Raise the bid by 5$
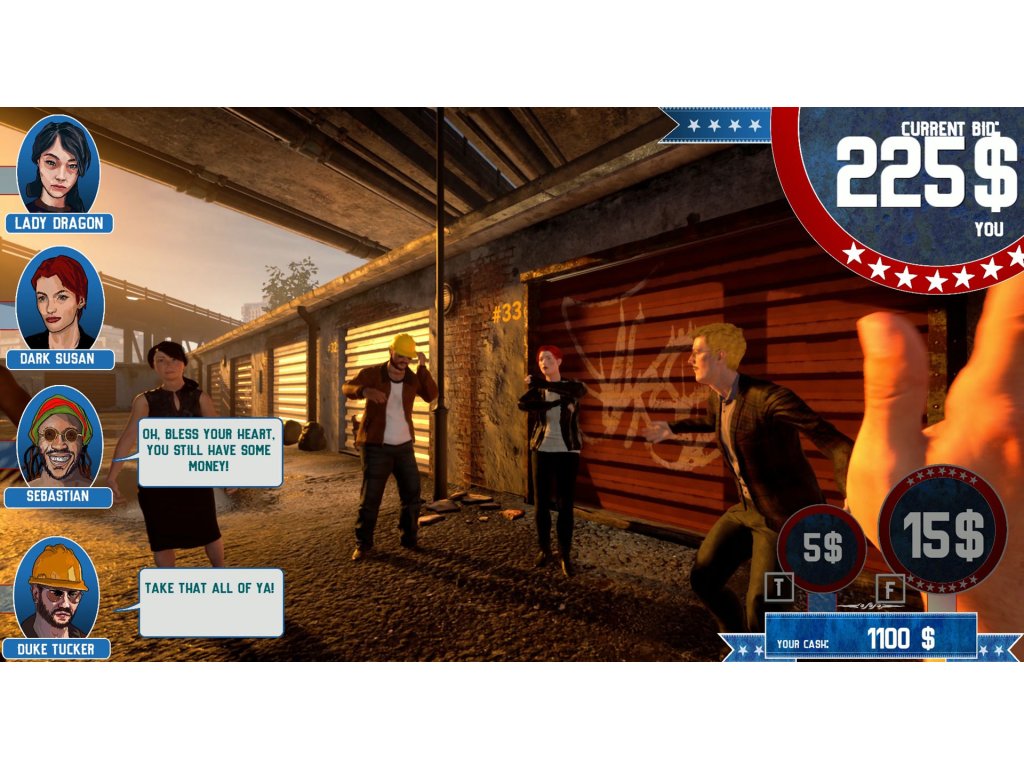Image resolution: width=1024 pixels, height=768 pixels. [x=822, y=547]
